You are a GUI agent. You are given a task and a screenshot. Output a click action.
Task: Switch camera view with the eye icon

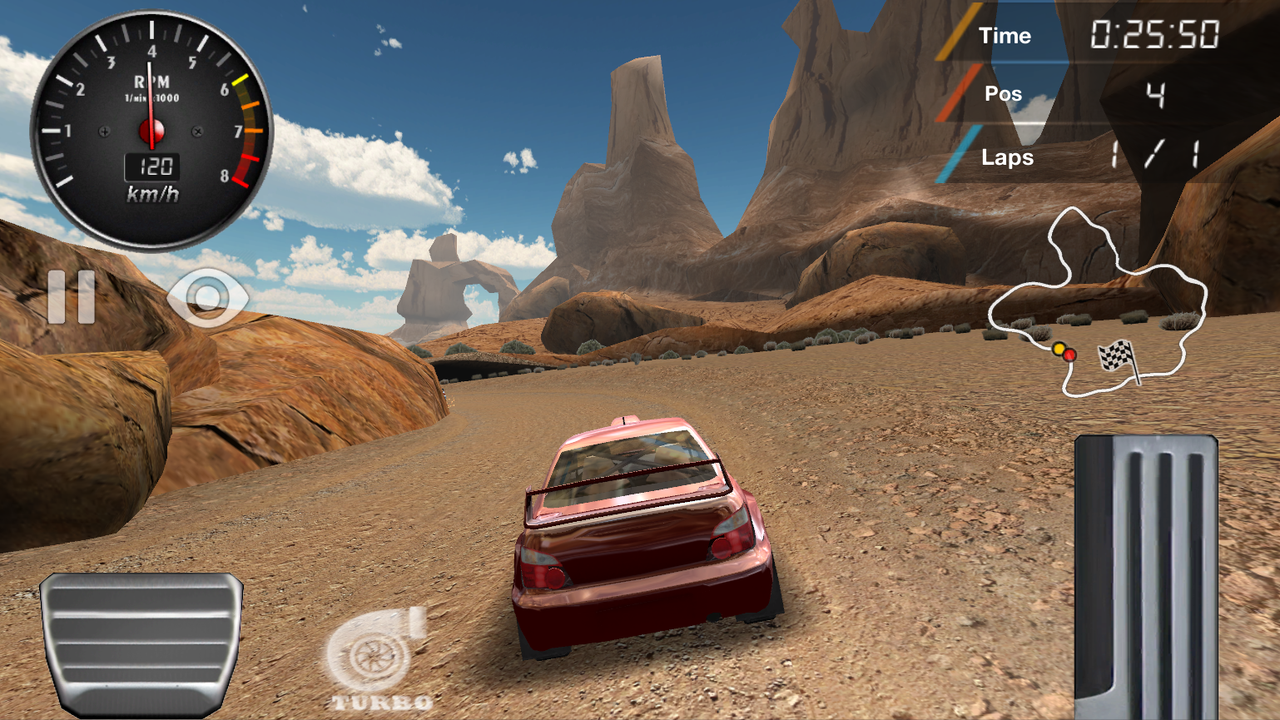click(x=208, y=297)
